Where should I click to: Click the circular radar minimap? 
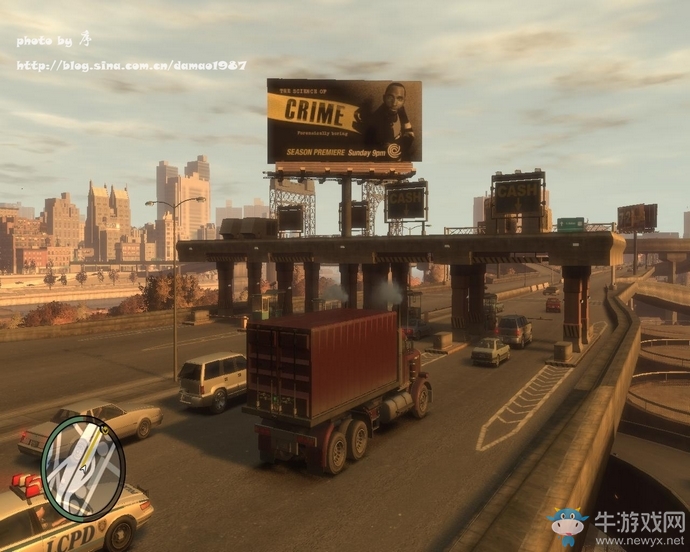pyautogui.click(x=83, y=468)
